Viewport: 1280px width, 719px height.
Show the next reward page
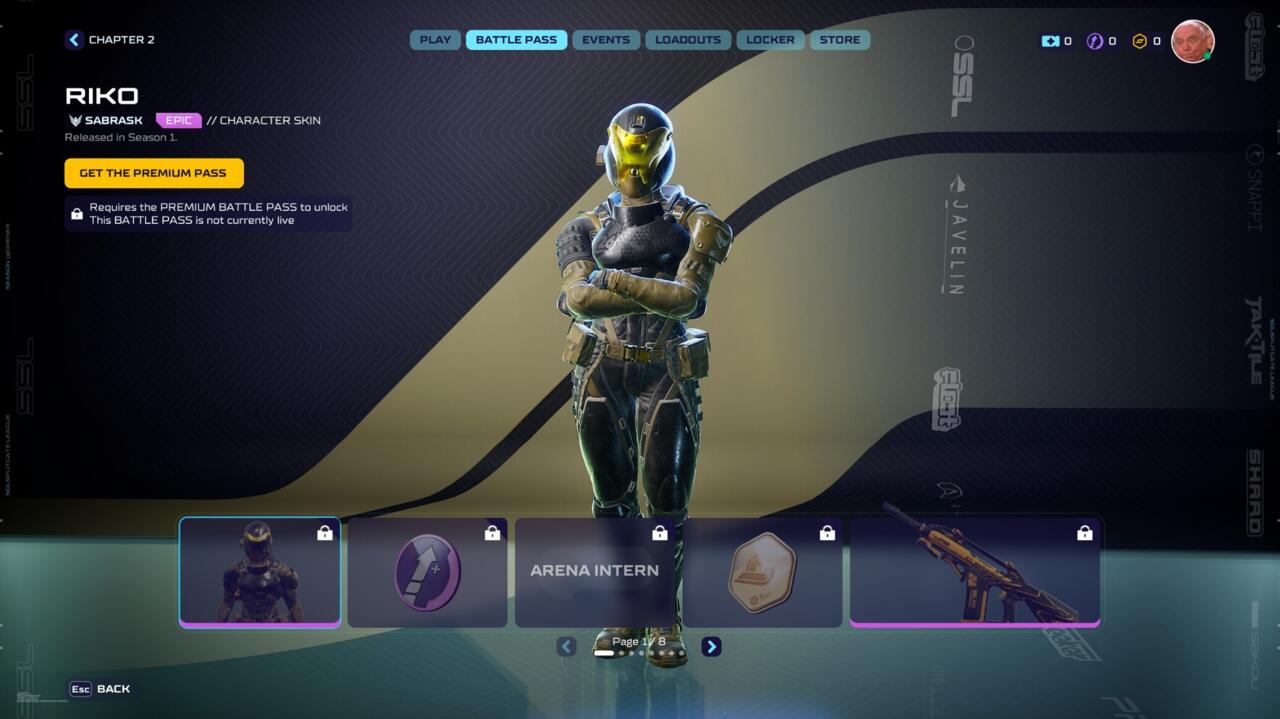(x=711, y=647)
